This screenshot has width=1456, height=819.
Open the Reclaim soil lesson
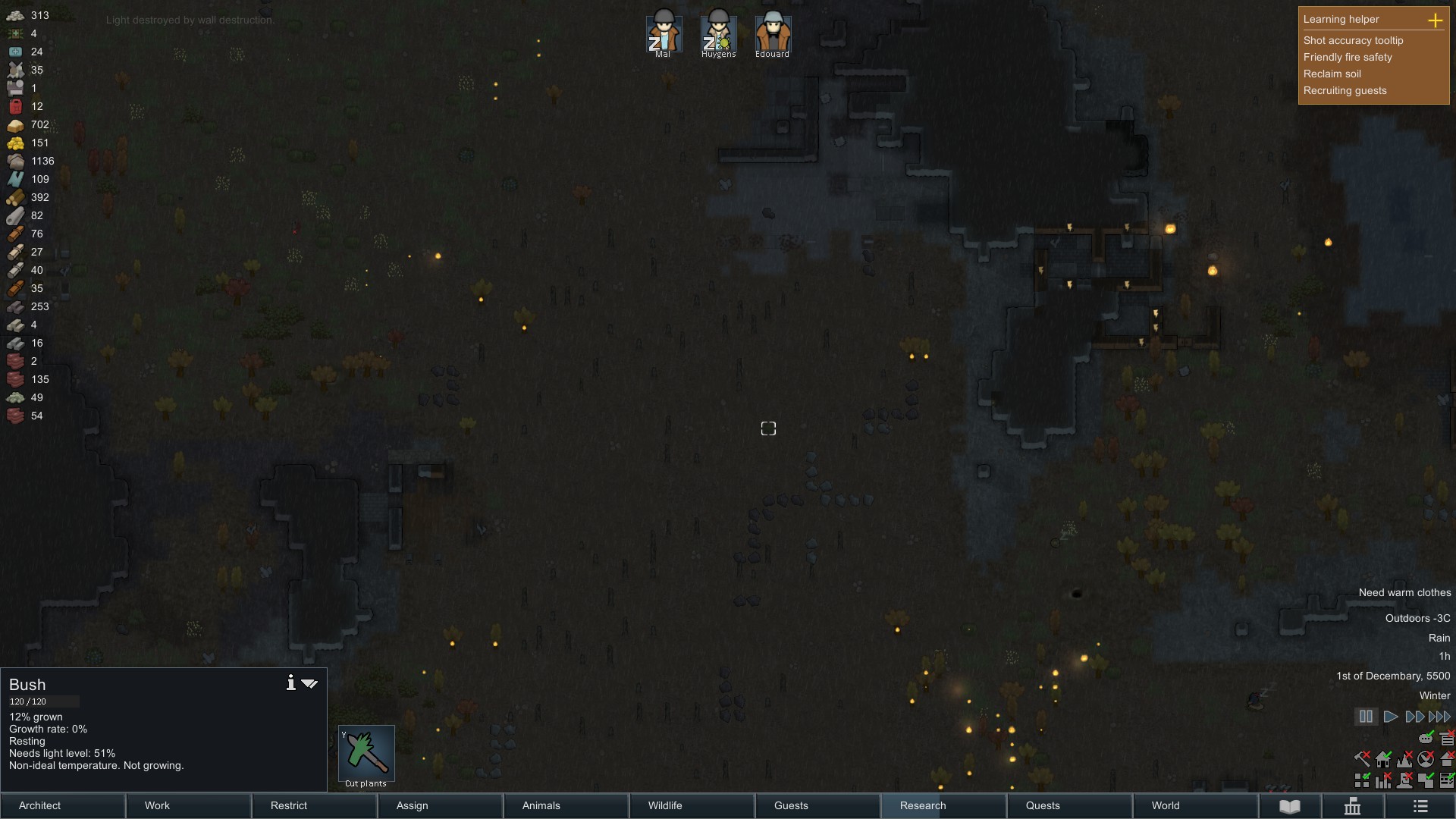pyautogui.click(x=1332, y=74)
